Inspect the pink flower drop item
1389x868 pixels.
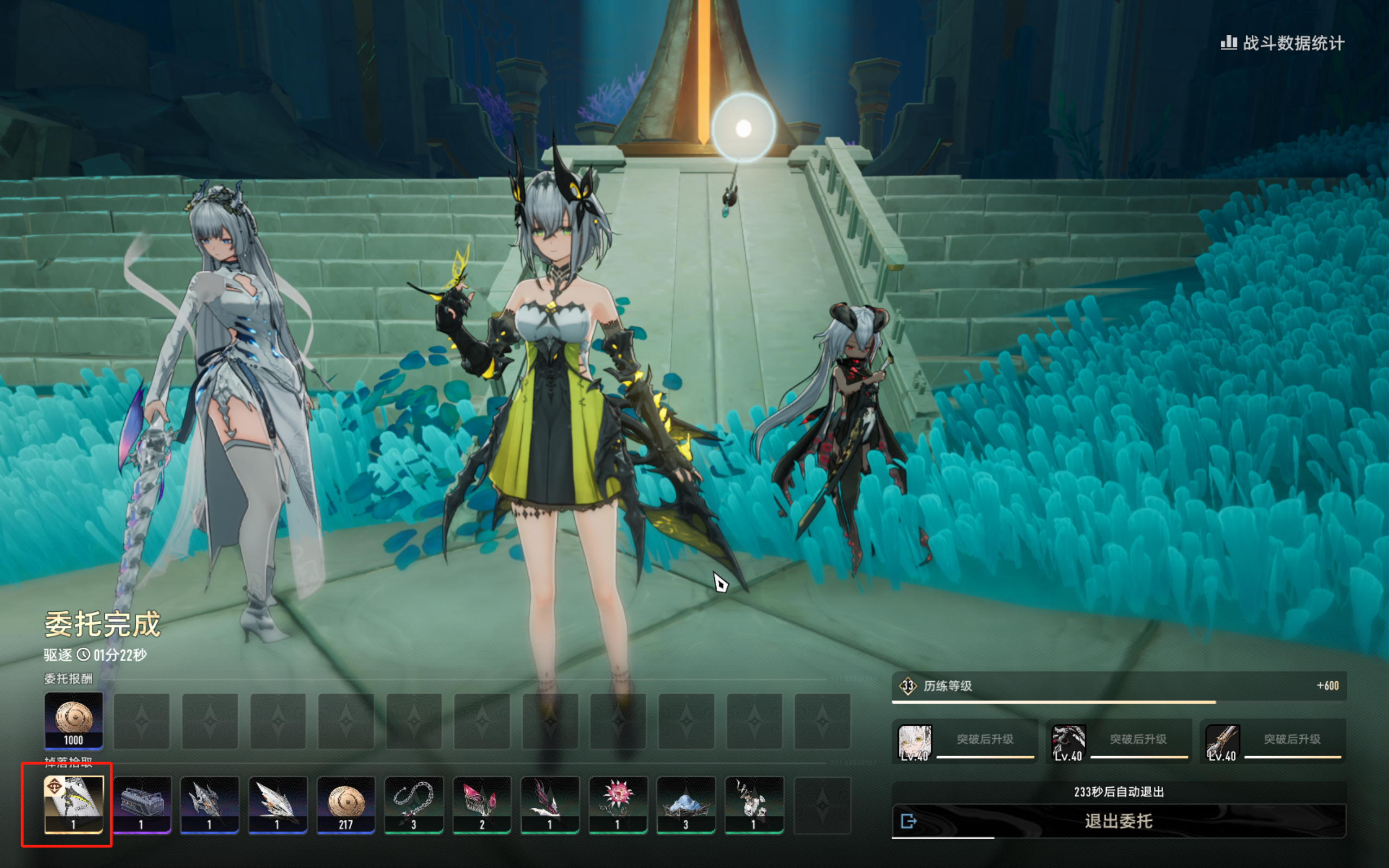[618, 804]
